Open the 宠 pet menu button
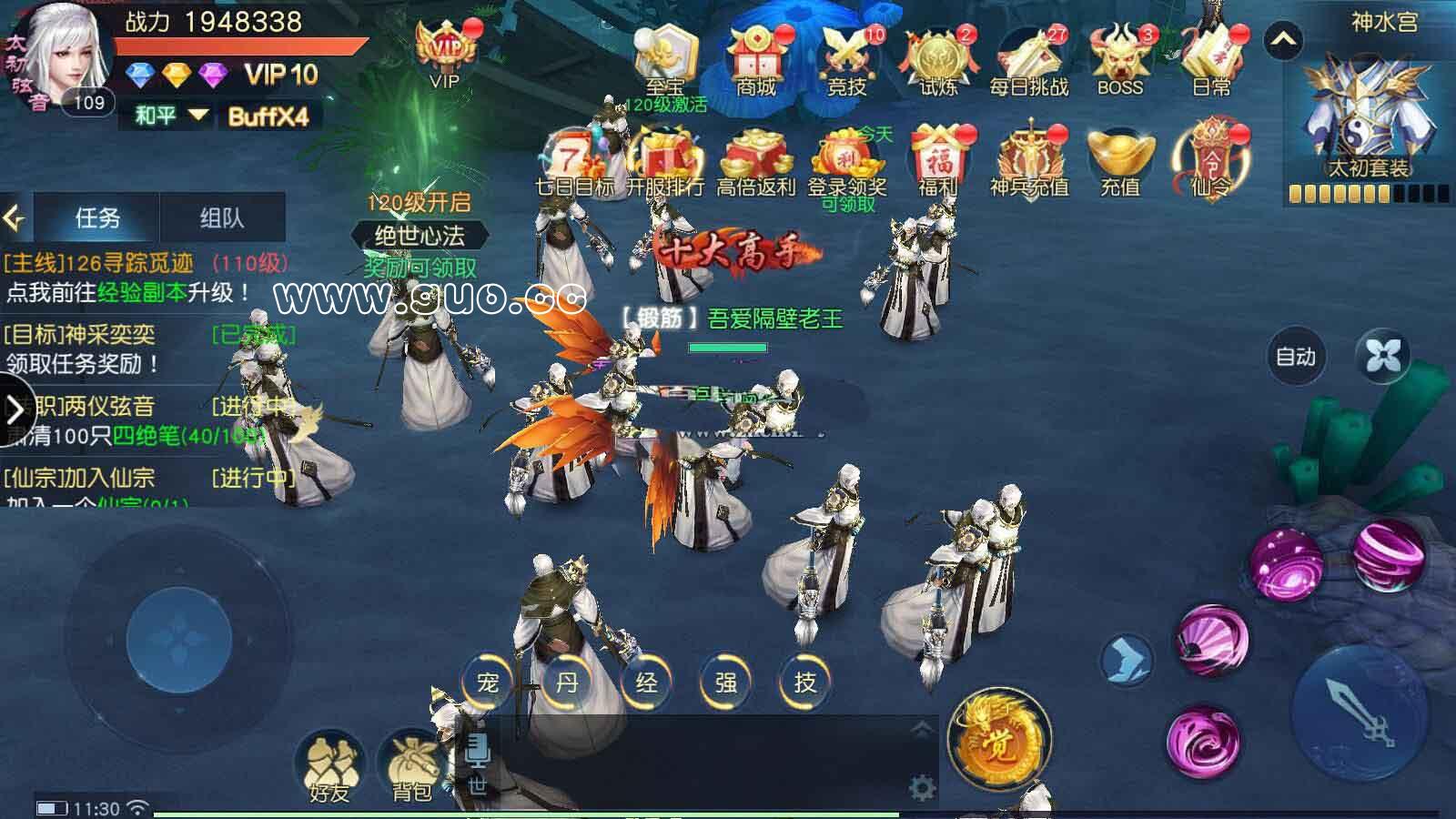This screenshot has width=1456, height=819. (x=488, y=682)
